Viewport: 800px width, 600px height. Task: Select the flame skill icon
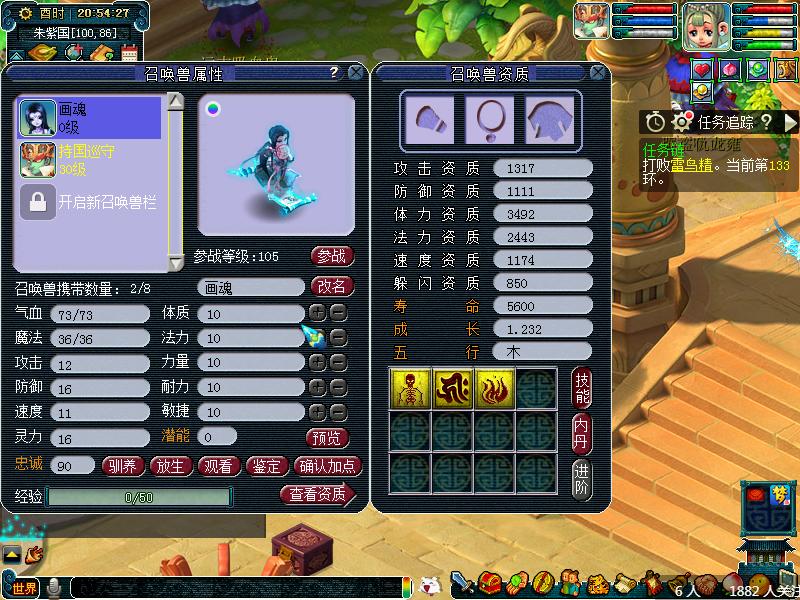tap(494, 387)
